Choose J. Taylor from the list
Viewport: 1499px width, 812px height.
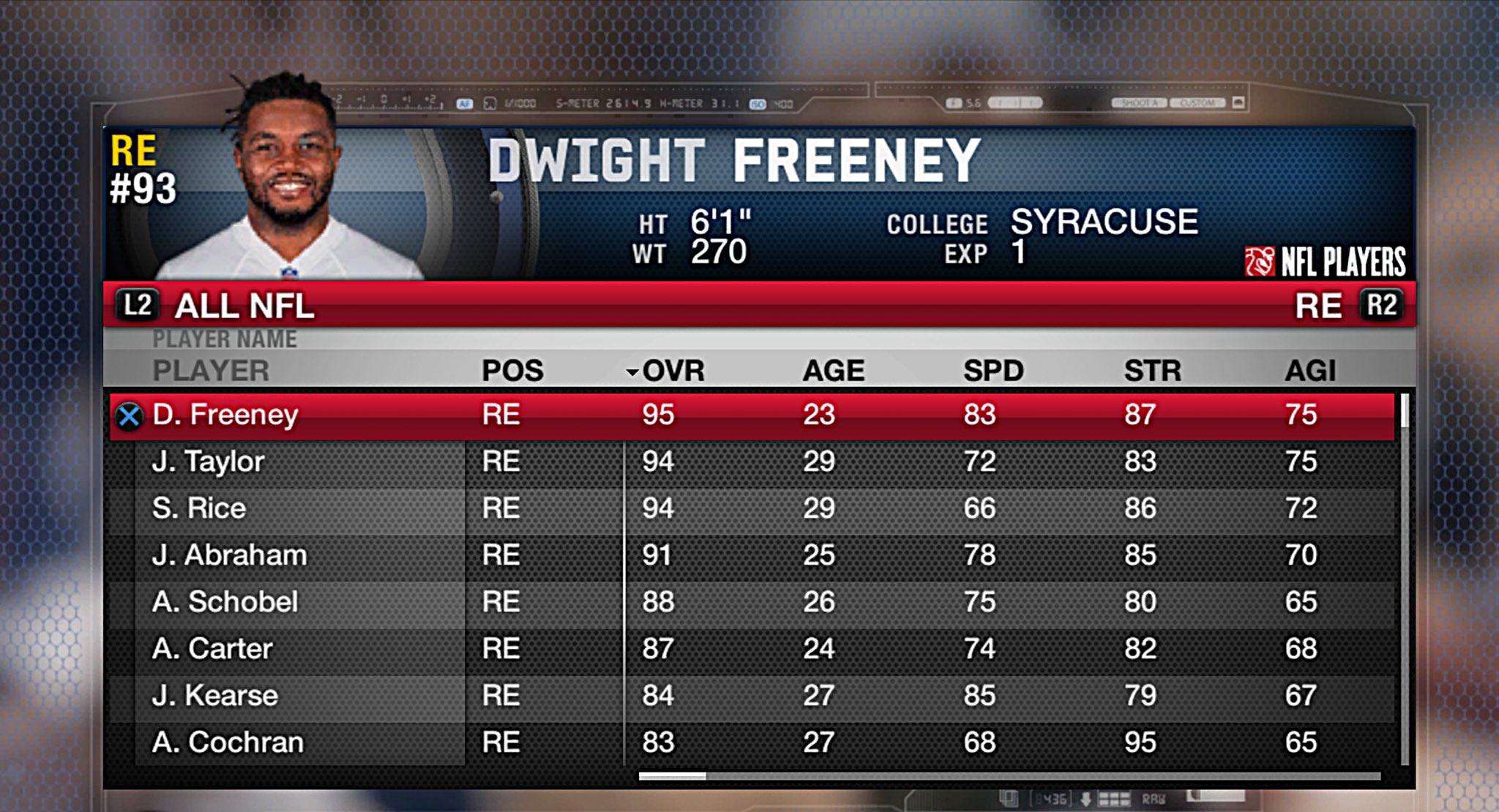pyautogui.click(x=208, y=462)
